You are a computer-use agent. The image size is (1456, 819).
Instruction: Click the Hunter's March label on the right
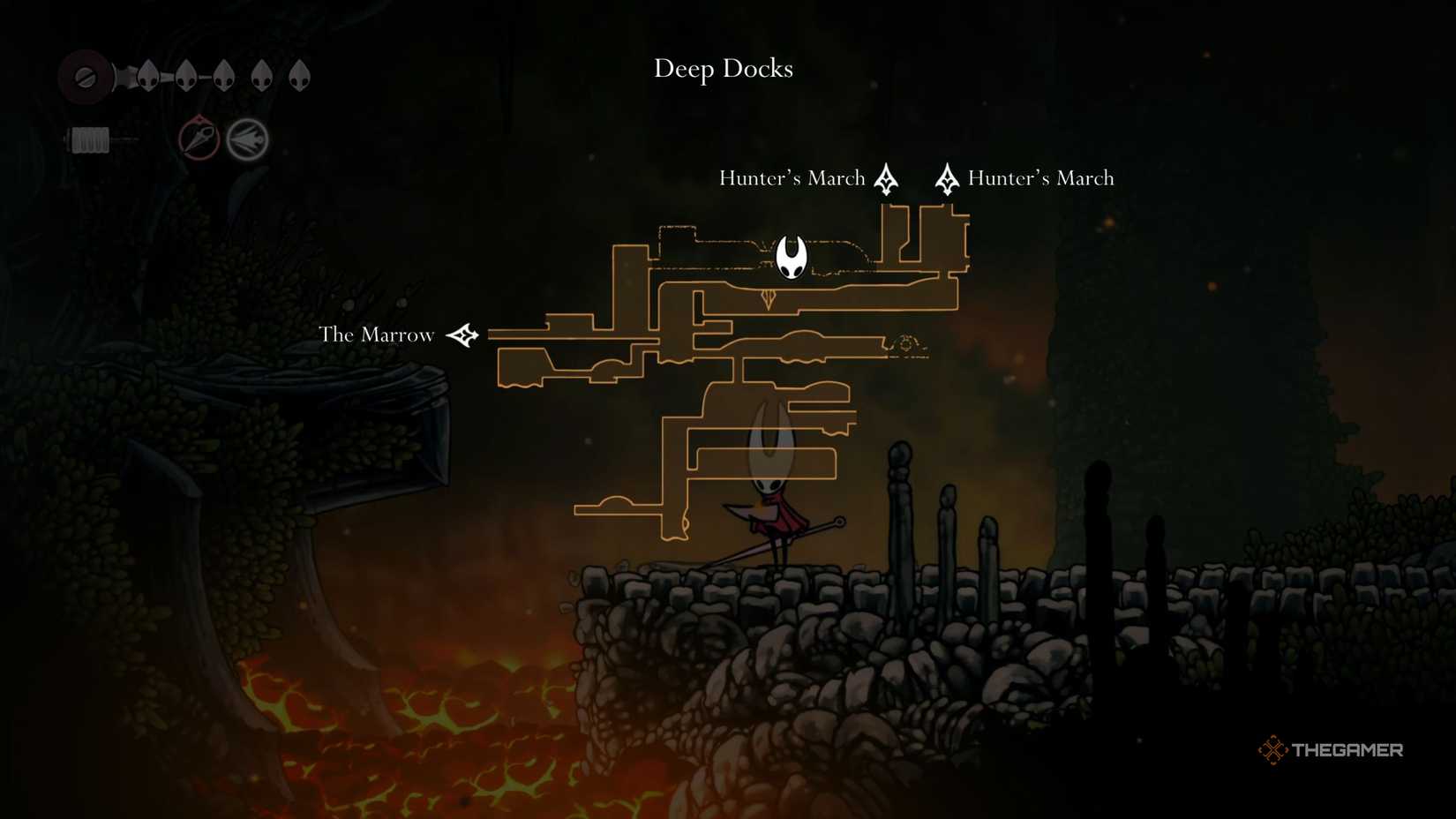(1041, 177)
